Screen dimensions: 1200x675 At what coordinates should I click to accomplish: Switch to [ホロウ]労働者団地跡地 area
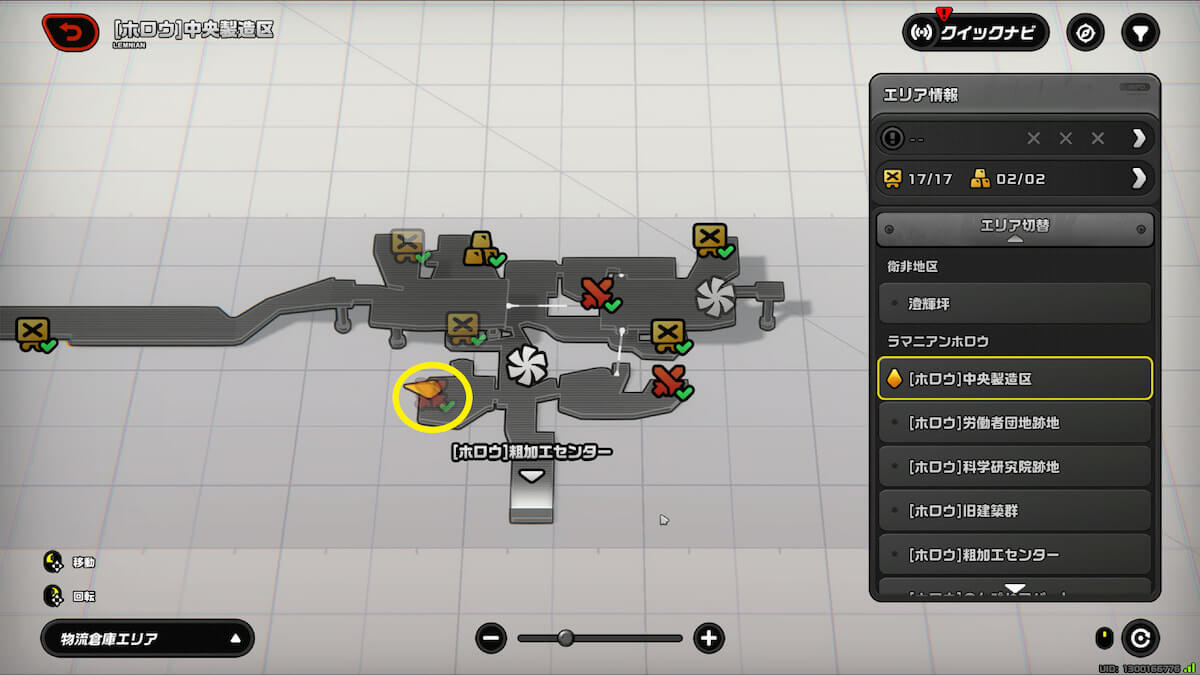(x=1015, y=423)
